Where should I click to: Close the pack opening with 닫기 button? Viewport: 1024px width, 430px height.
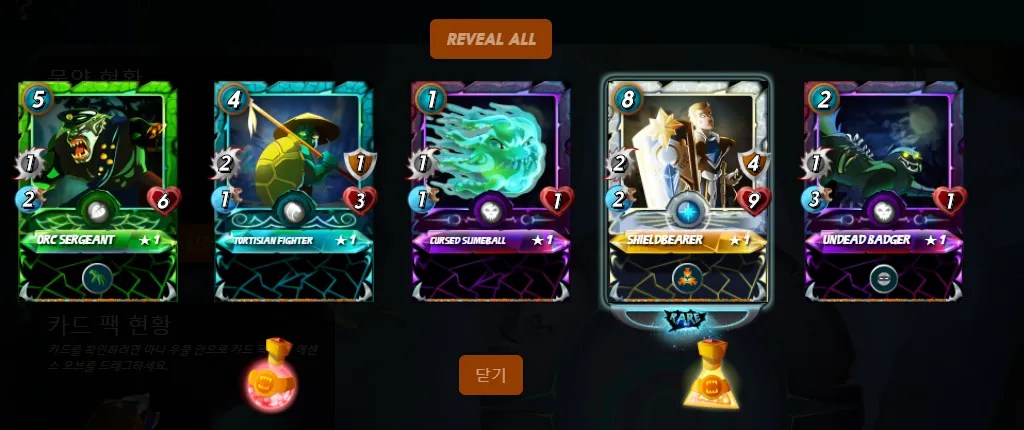pos(491,375)
